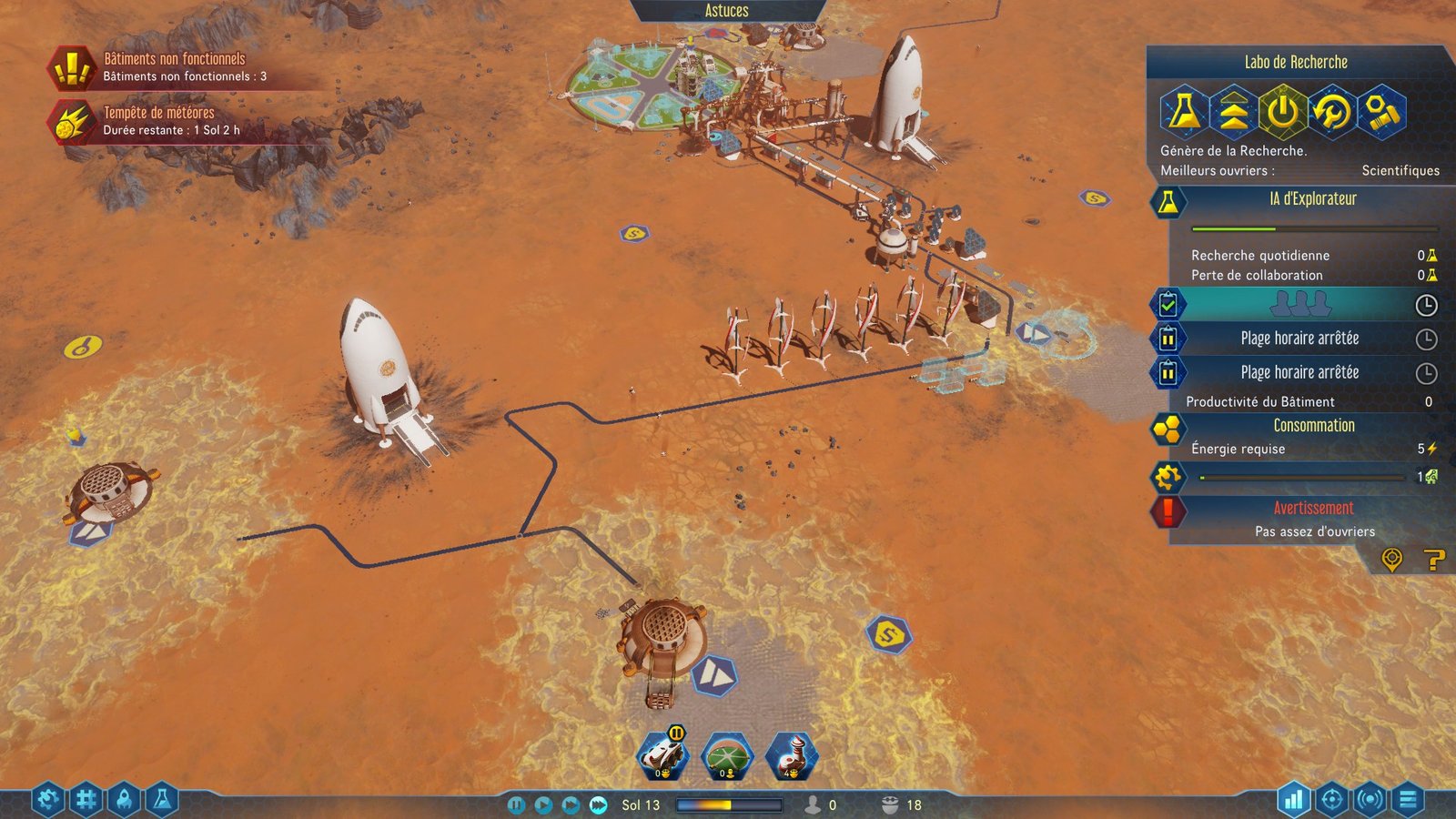The image size is (1456, 819).
Task: Center view using the location pin icon
Action: coord(1391,559)
